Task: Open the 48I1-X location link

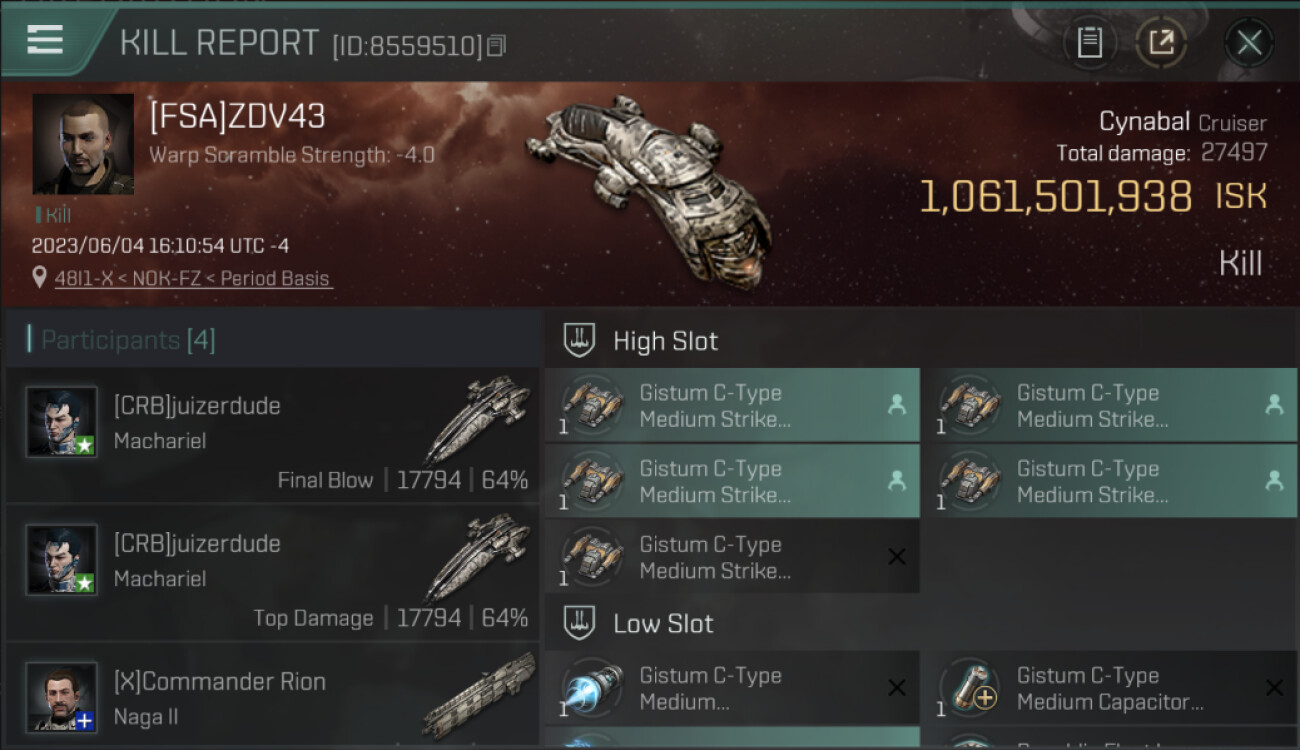Action: click(192, 279)
